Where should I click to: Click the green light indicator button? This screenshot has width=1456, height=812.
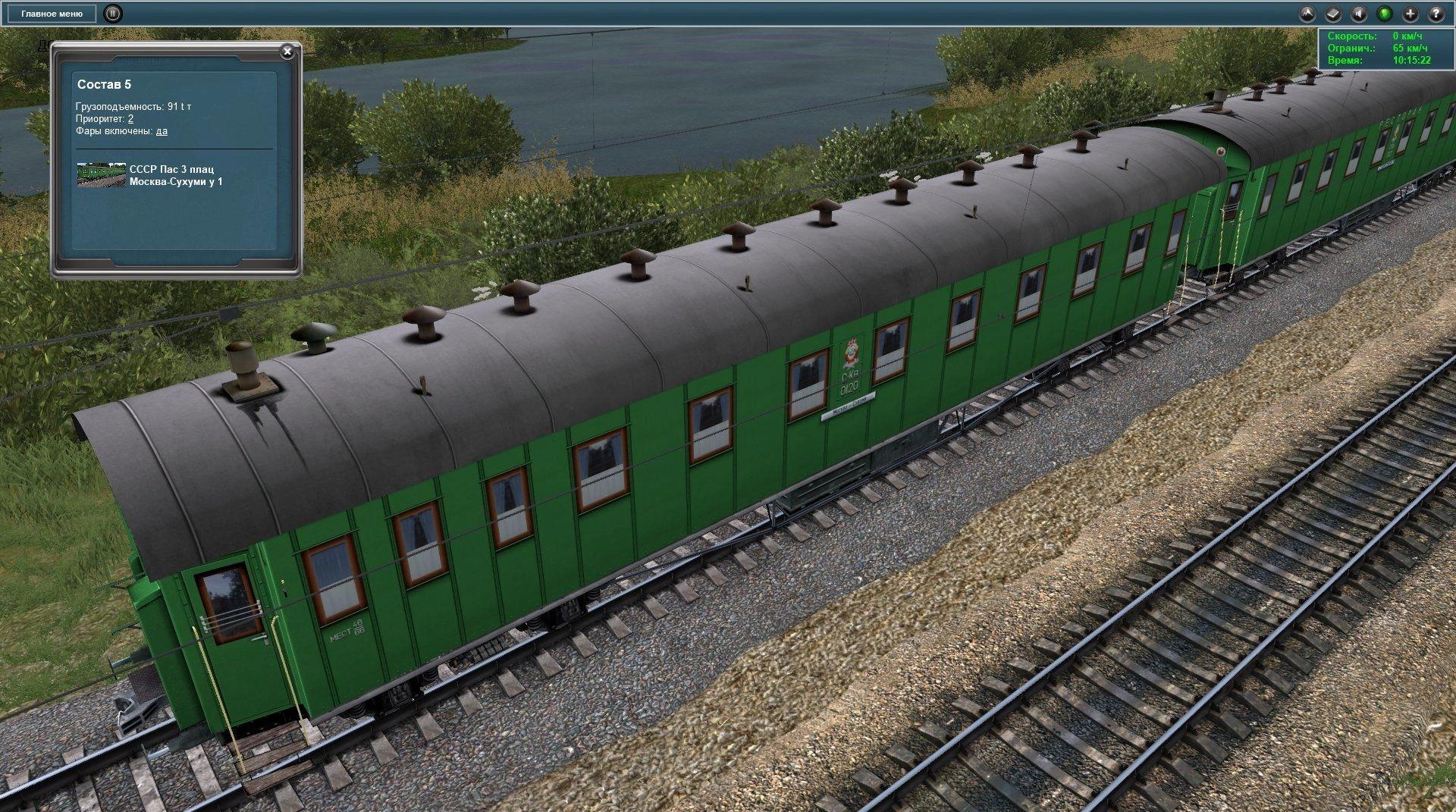coord(1385,14)
